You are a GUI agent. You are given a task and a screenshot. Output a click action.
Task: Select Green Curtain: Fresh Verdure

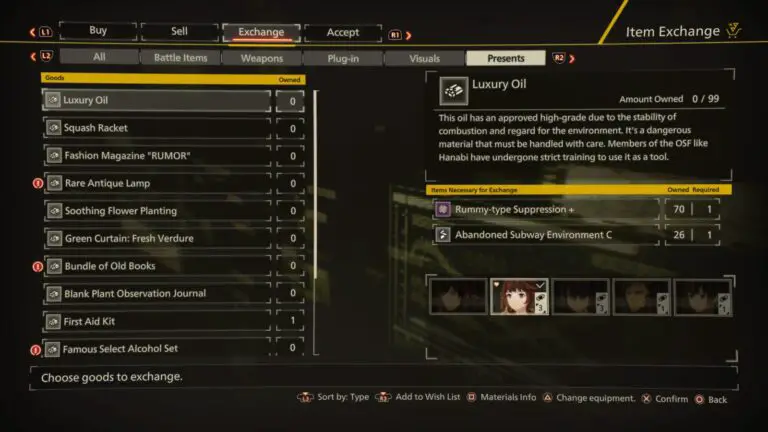click(157, 239)
